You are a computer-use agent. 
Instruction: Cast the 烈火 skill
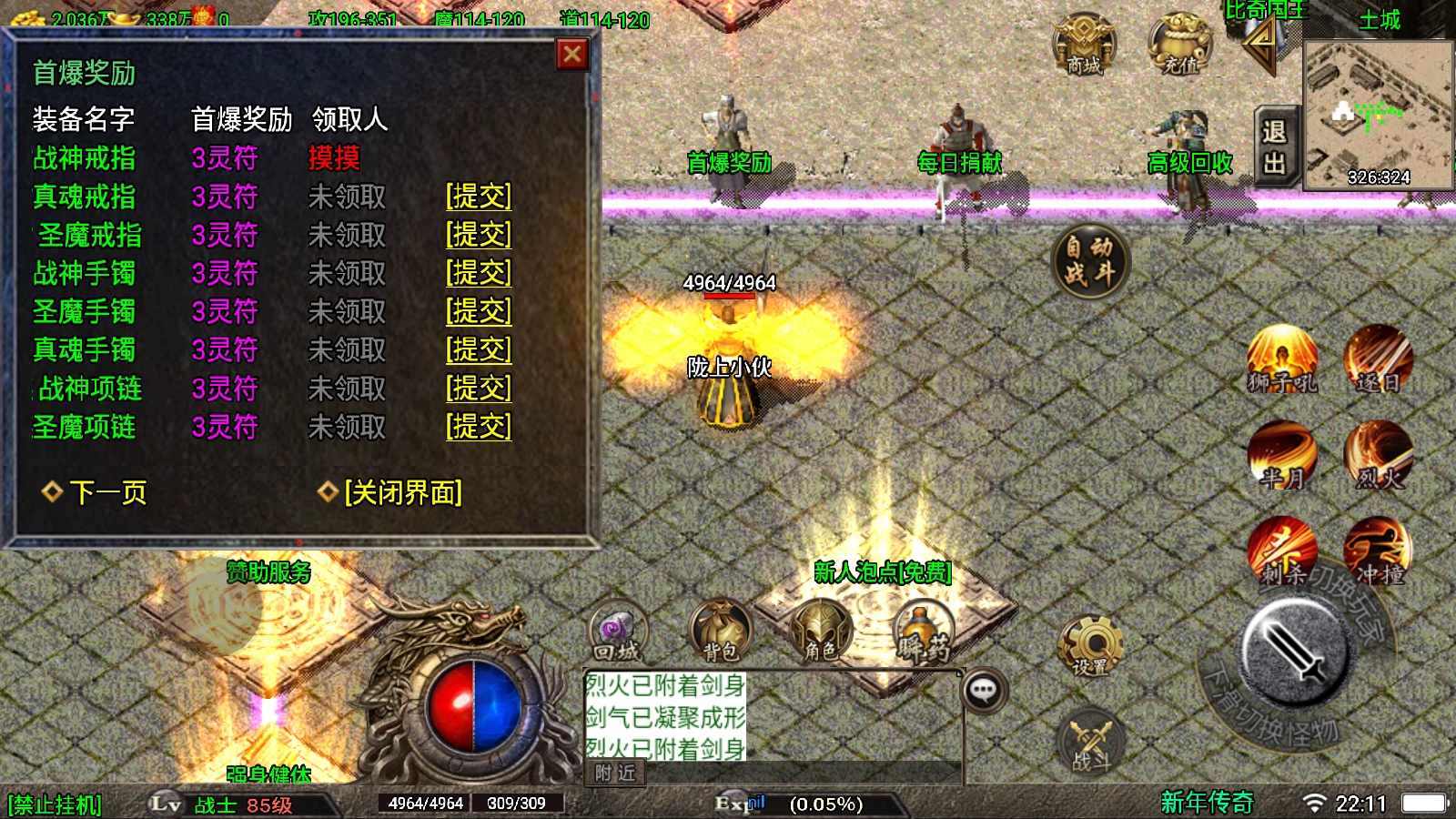point(1379,455)
